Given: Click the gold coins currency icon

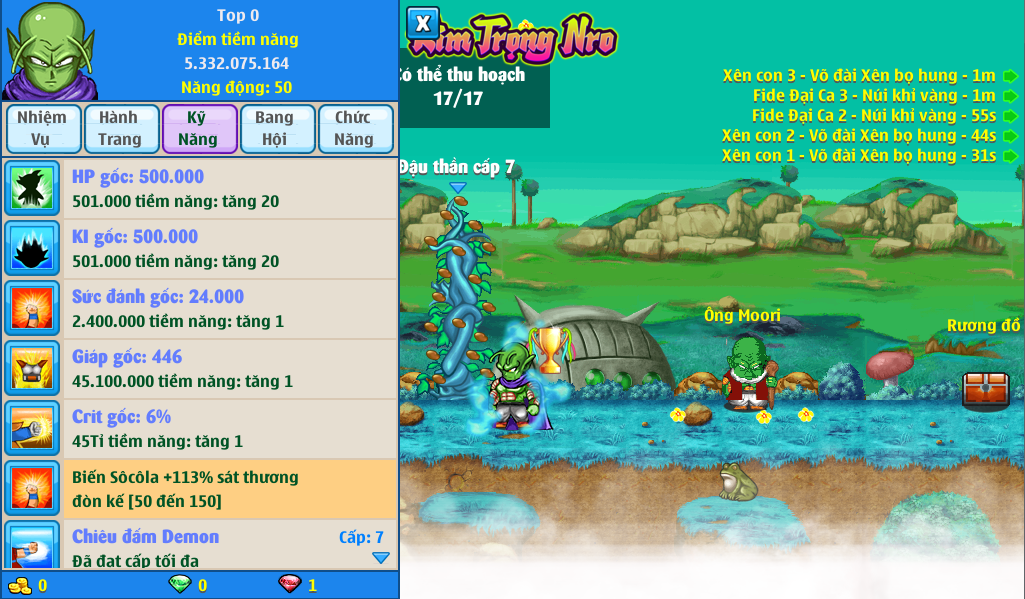Looking at the screenshot, I should tap(19, 585).
